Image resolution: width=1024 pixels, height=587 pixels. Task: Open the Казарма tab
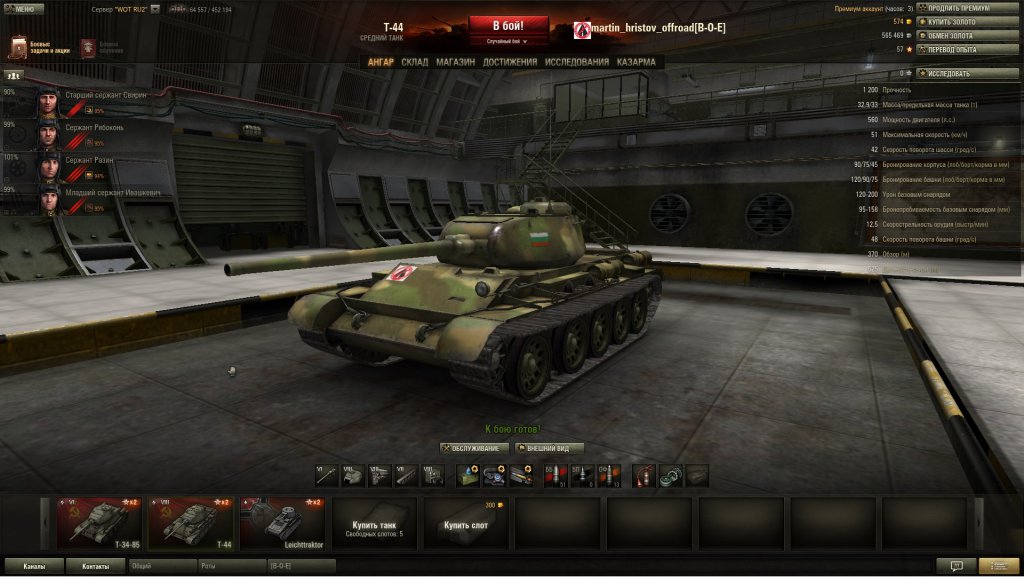coord(636,62)
